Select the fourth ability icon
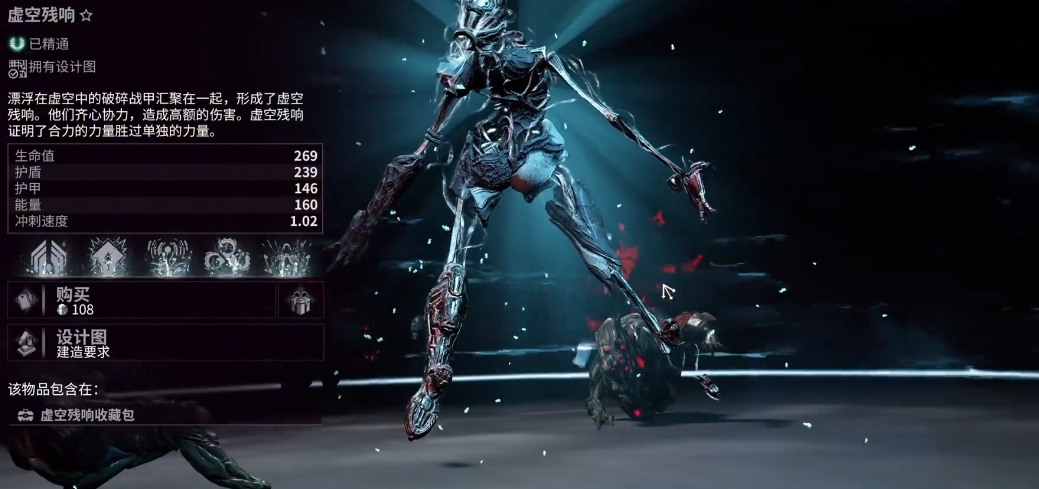This screenshot has width=1039, height=489. (226, 257)
